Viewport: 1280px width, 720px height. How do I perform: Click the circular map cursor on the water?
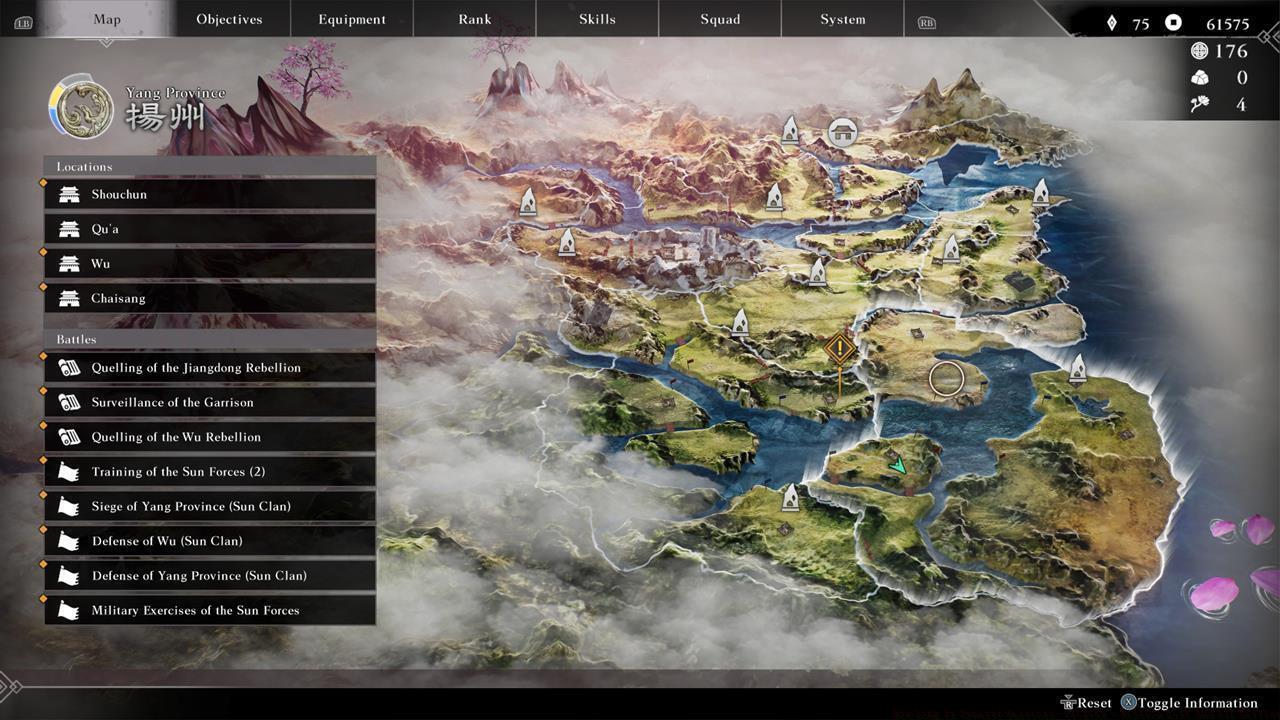coord(945,378)
